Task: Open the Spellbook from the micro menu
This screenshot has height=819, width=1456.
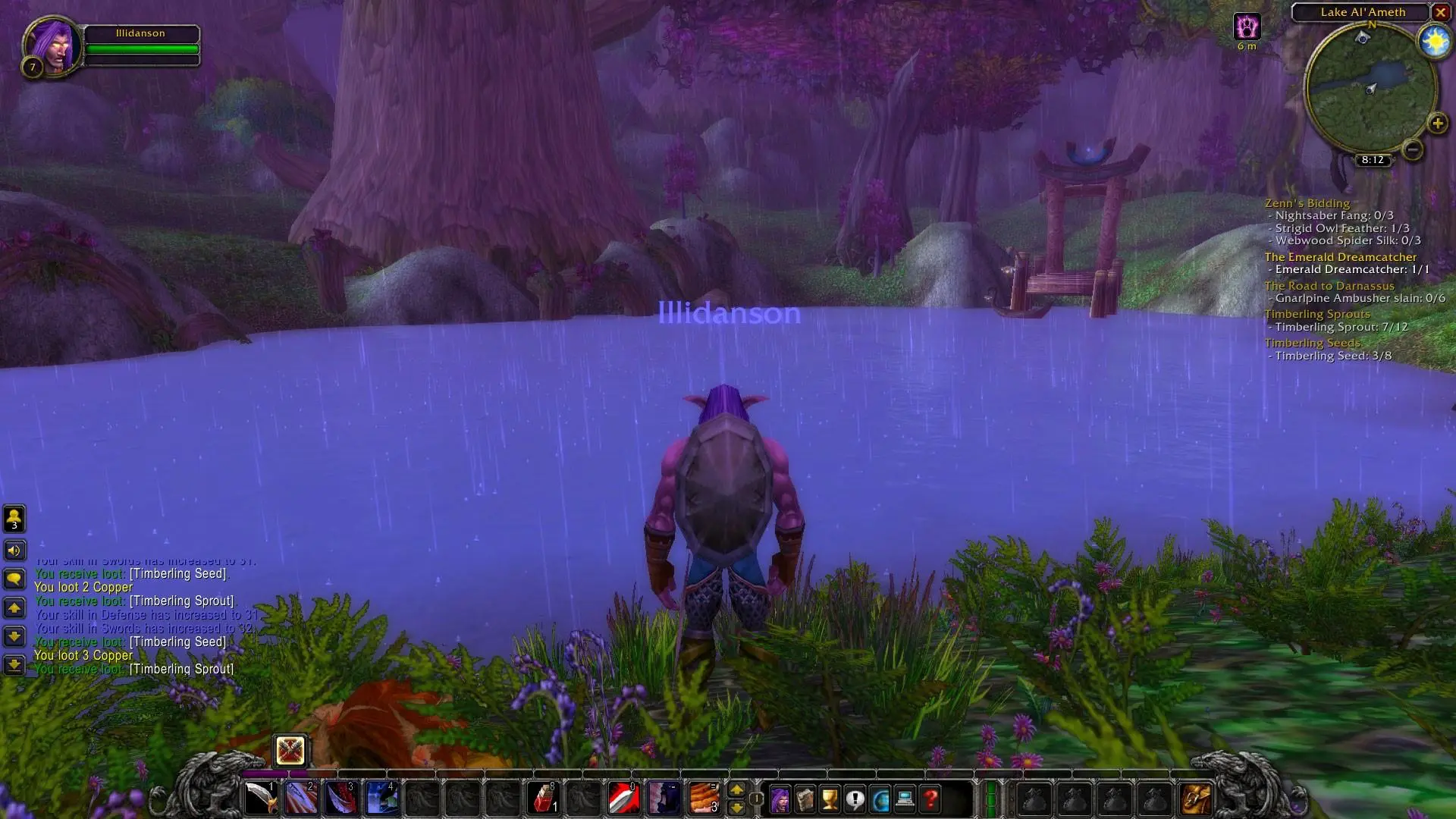Action: pyautogui.click(x=805, y=799)
